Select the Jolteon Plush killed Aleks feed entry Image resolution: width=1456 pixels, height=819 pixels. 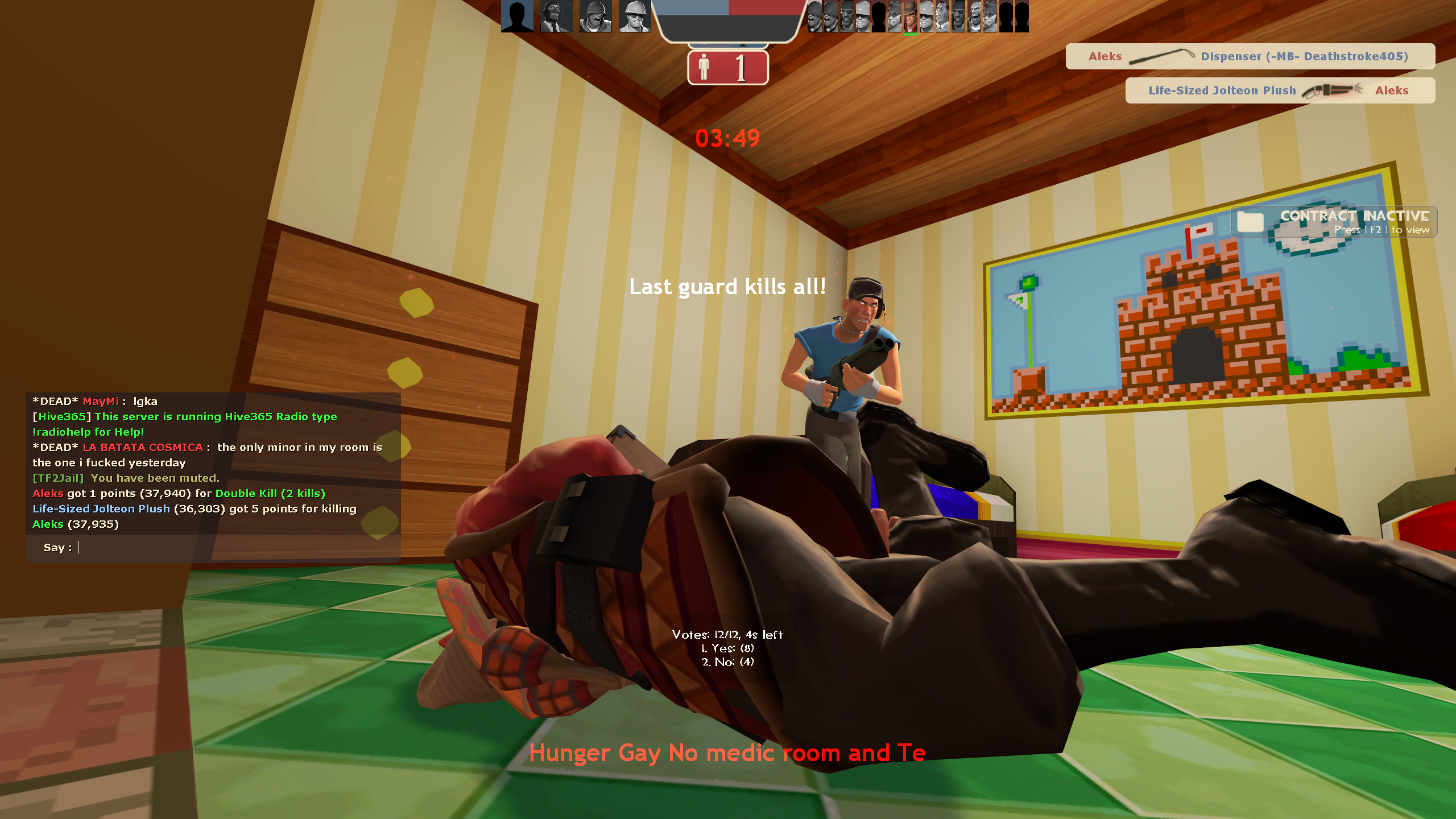[x=1279, y=90]
